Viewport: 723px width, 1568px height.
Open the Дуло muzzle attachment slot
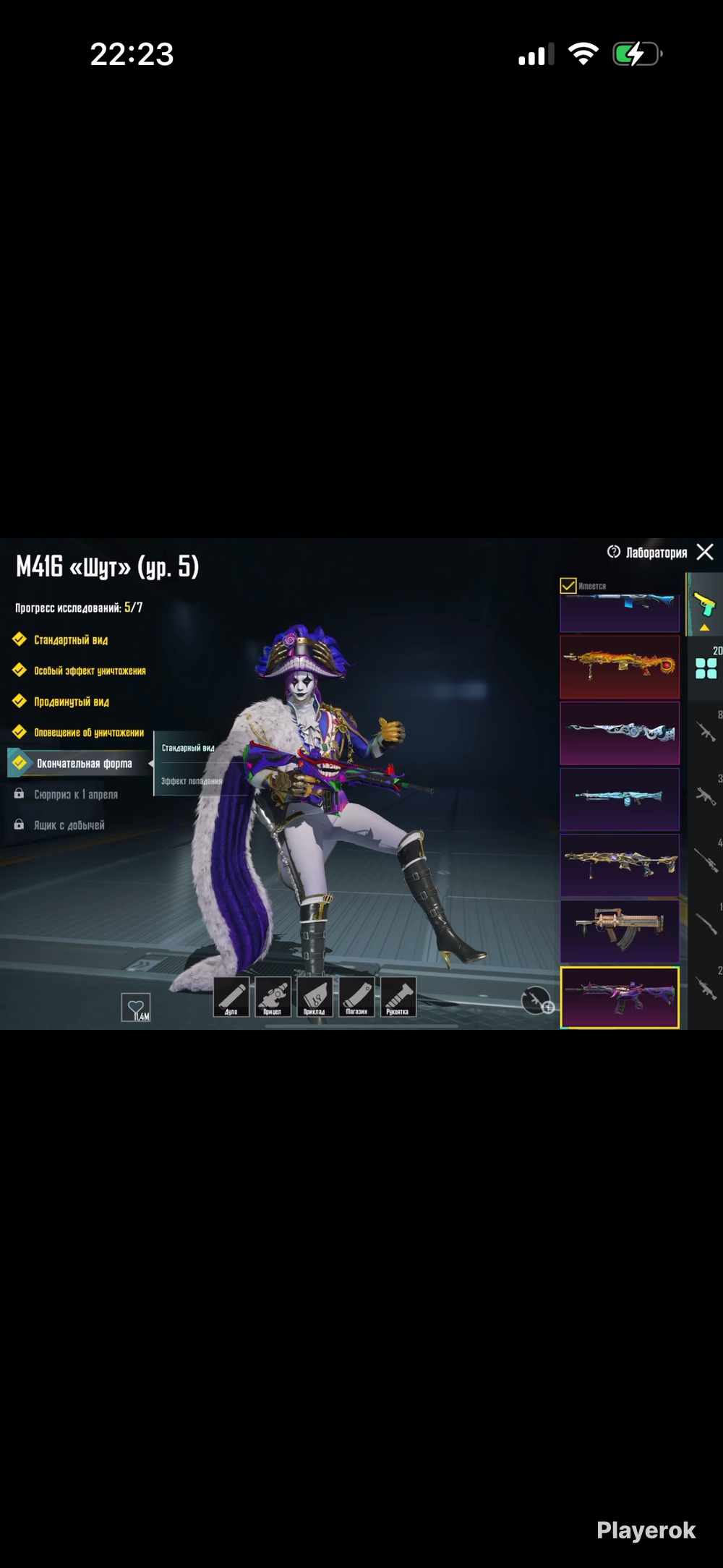pyautogui.click(x=231, y=997)
